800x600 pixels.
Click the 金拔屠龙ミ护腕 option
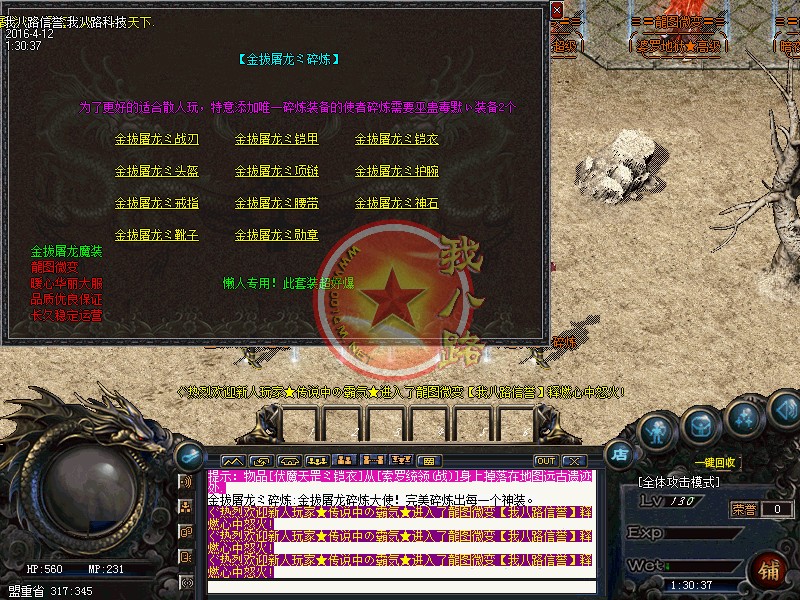click(397, 171)
